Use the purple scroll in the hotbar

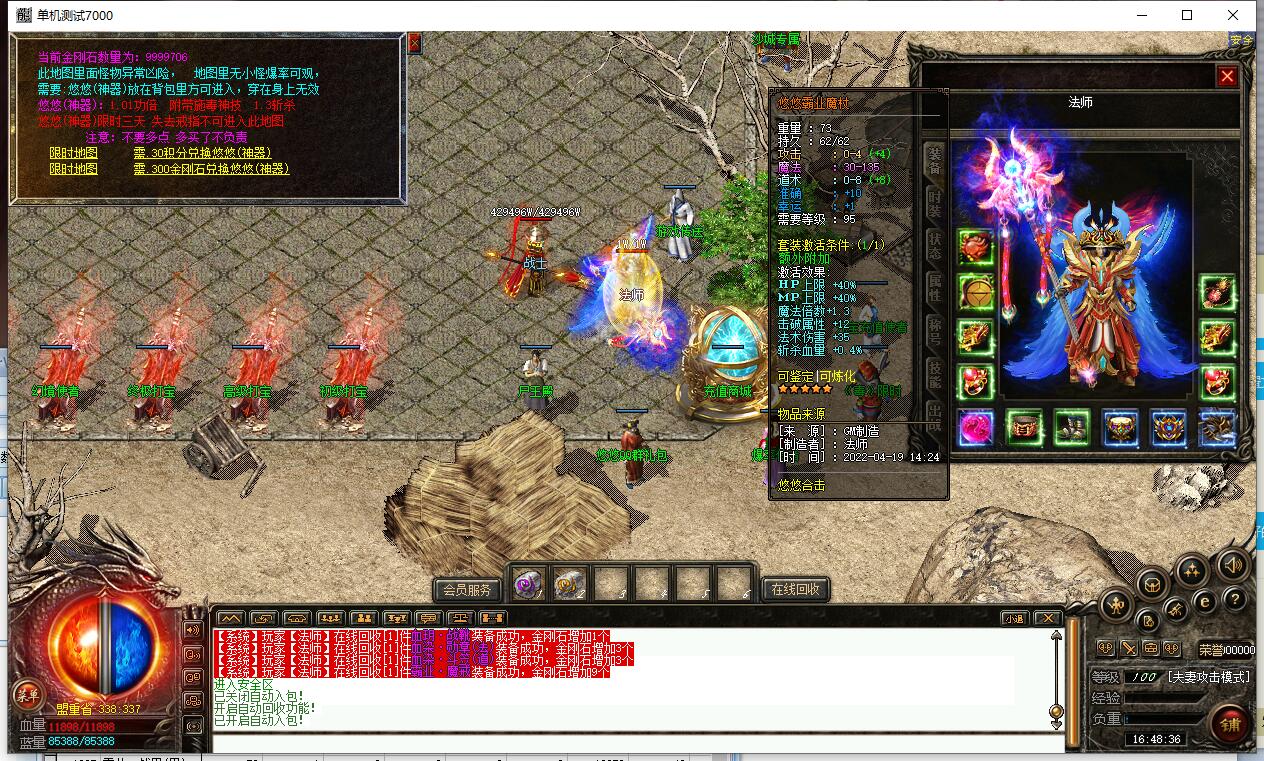(528, 583)
